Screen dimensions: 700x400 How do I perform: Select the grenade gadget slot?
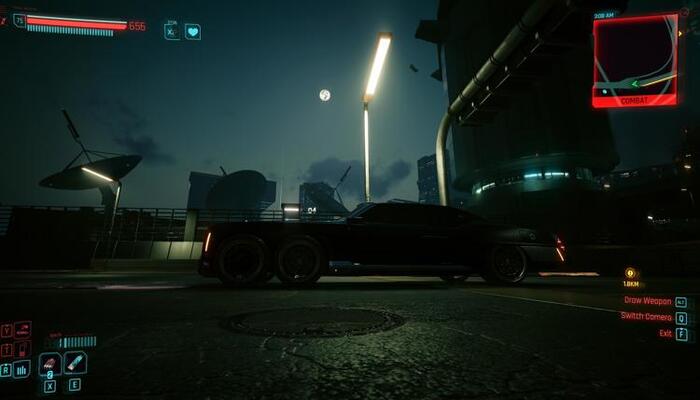tap(50, 362)
